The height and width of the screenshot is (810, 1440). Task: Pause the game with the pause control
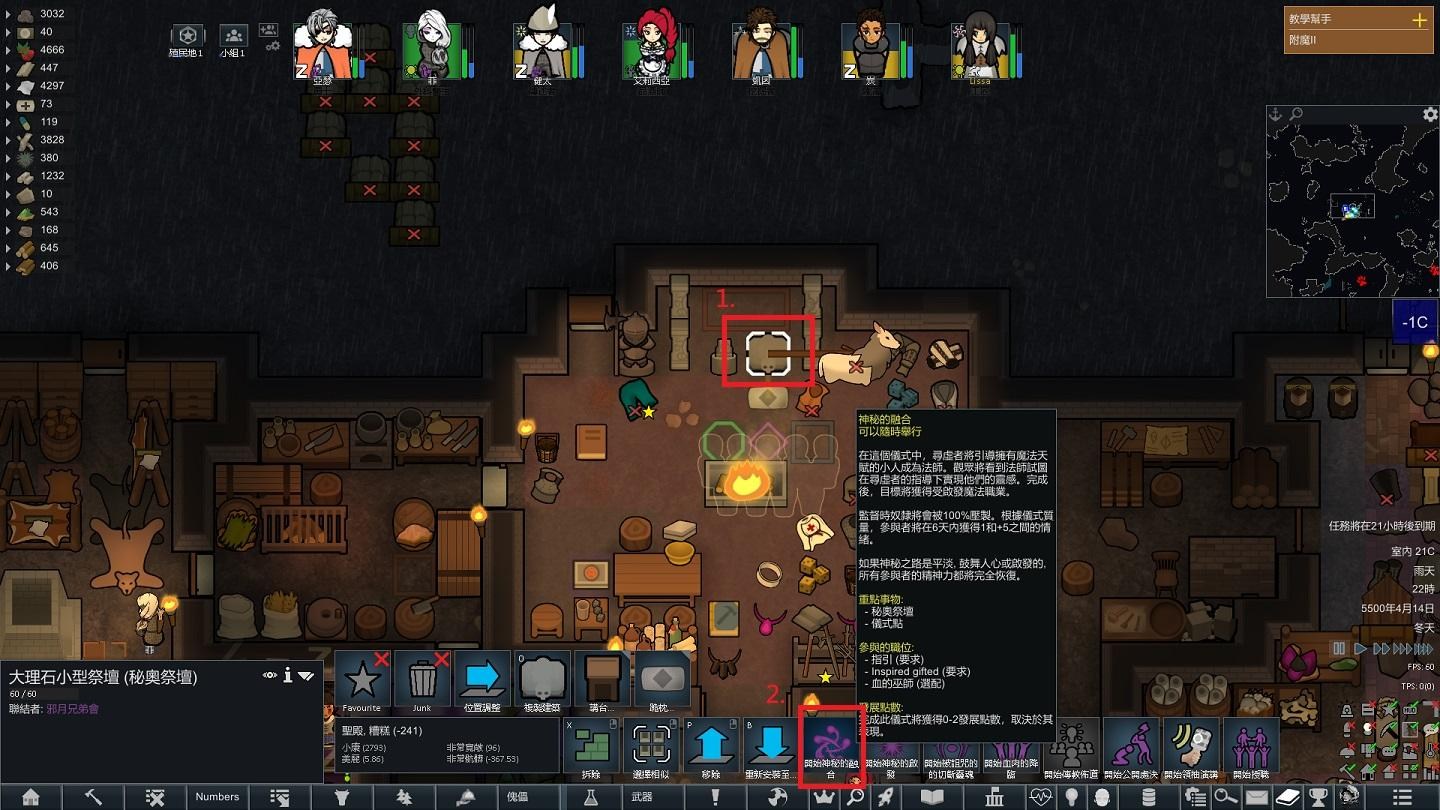(x=1339, y=648)
